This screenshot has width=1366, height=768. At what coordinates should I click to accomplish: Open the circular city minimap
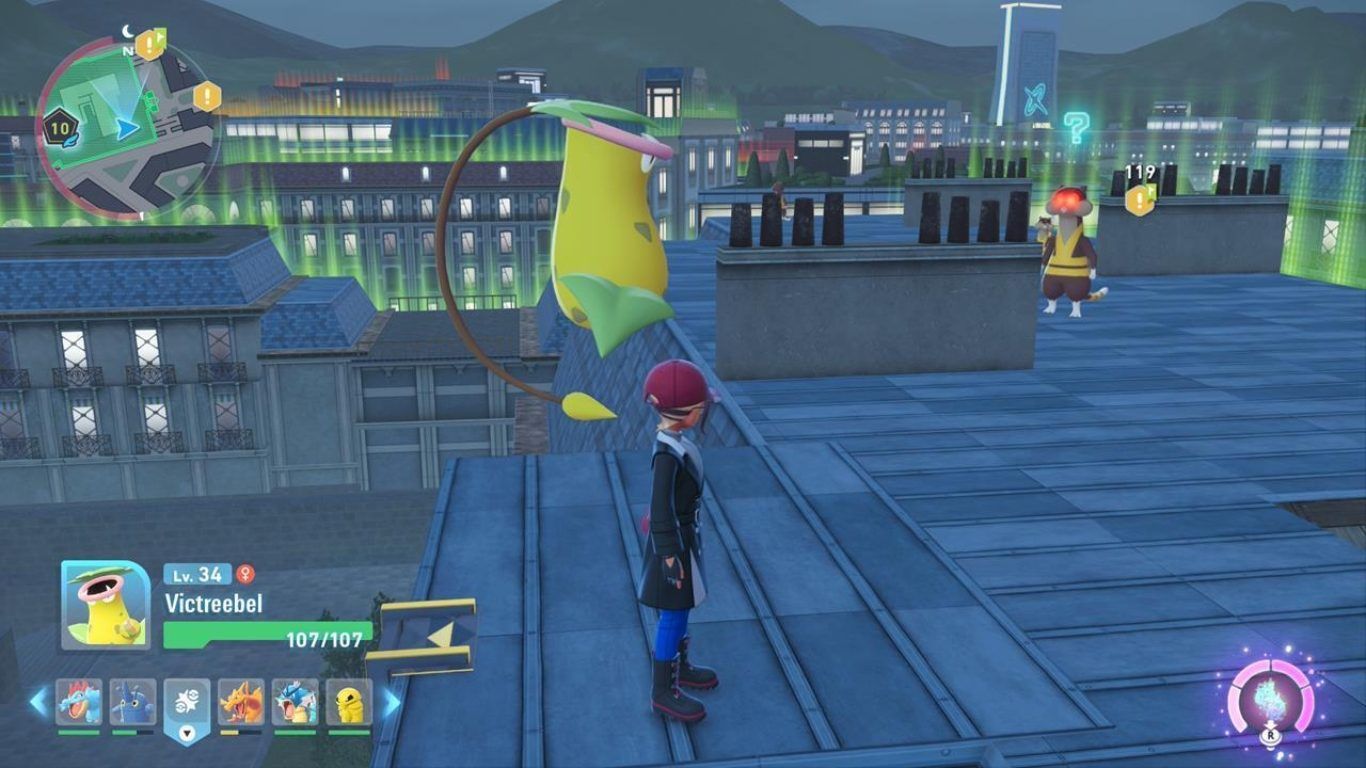tap(126, 128)
